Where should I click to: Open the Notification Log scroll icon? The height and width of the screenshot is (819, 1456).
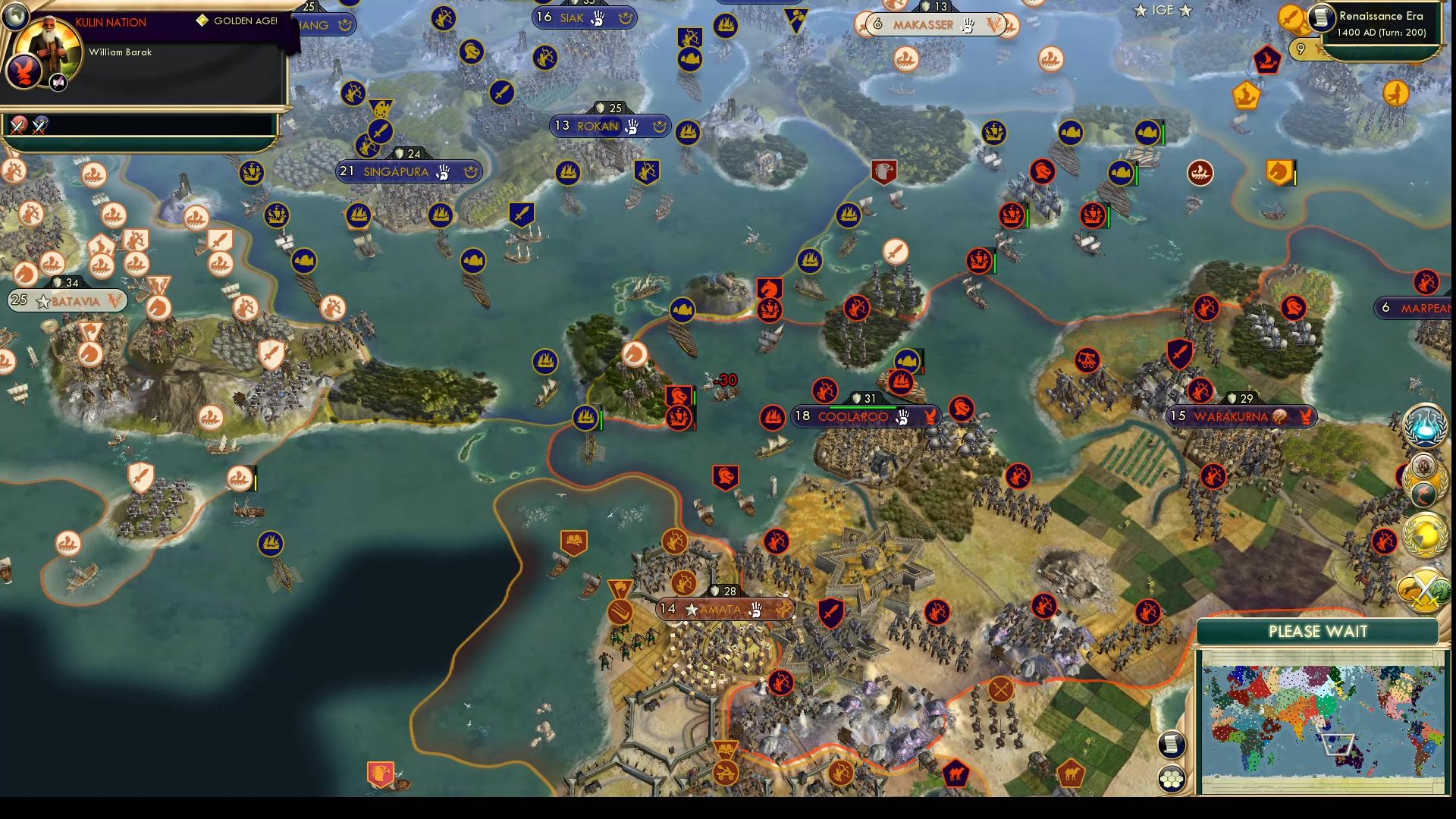[1172, 745]
